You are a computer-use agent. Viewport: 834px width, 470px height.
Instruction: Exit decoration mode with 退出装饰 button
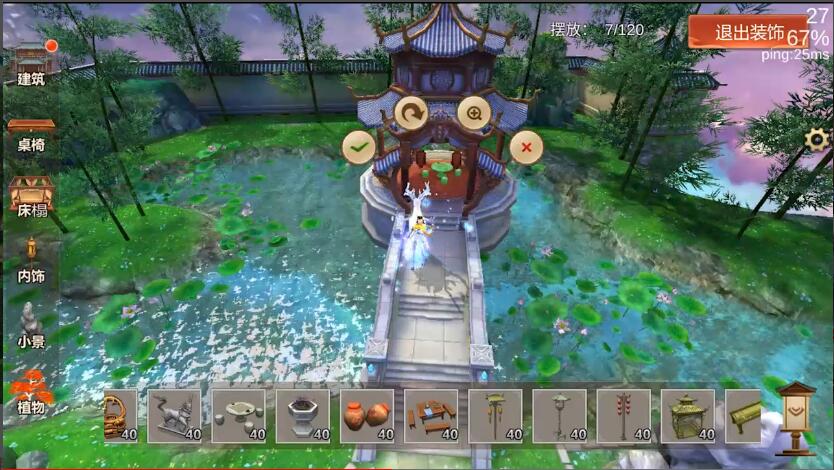(x=749, y=31)
